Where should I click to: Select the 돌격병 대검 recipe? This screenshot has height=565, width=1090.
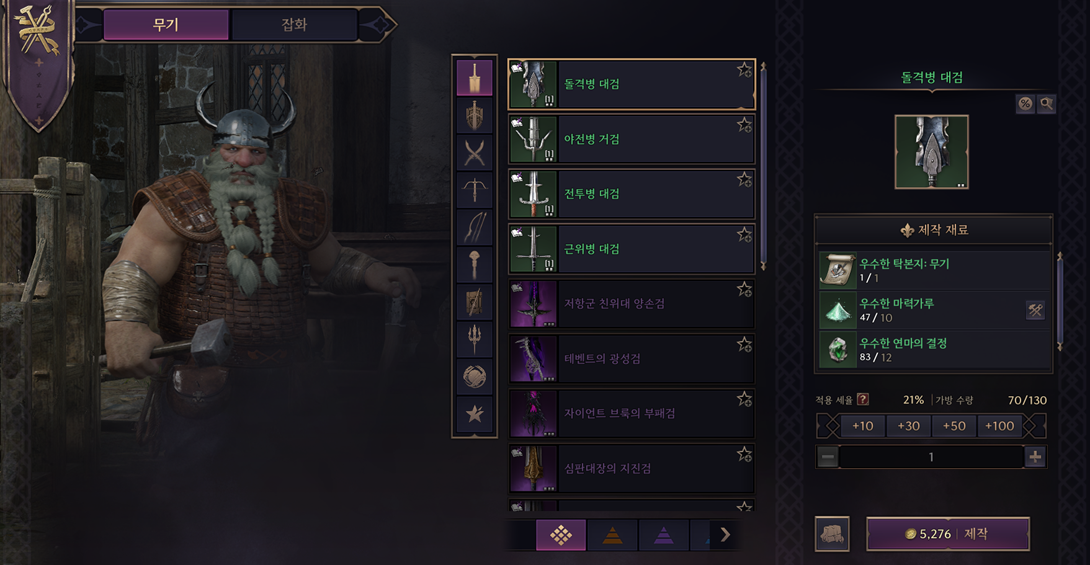pos(631,84)
